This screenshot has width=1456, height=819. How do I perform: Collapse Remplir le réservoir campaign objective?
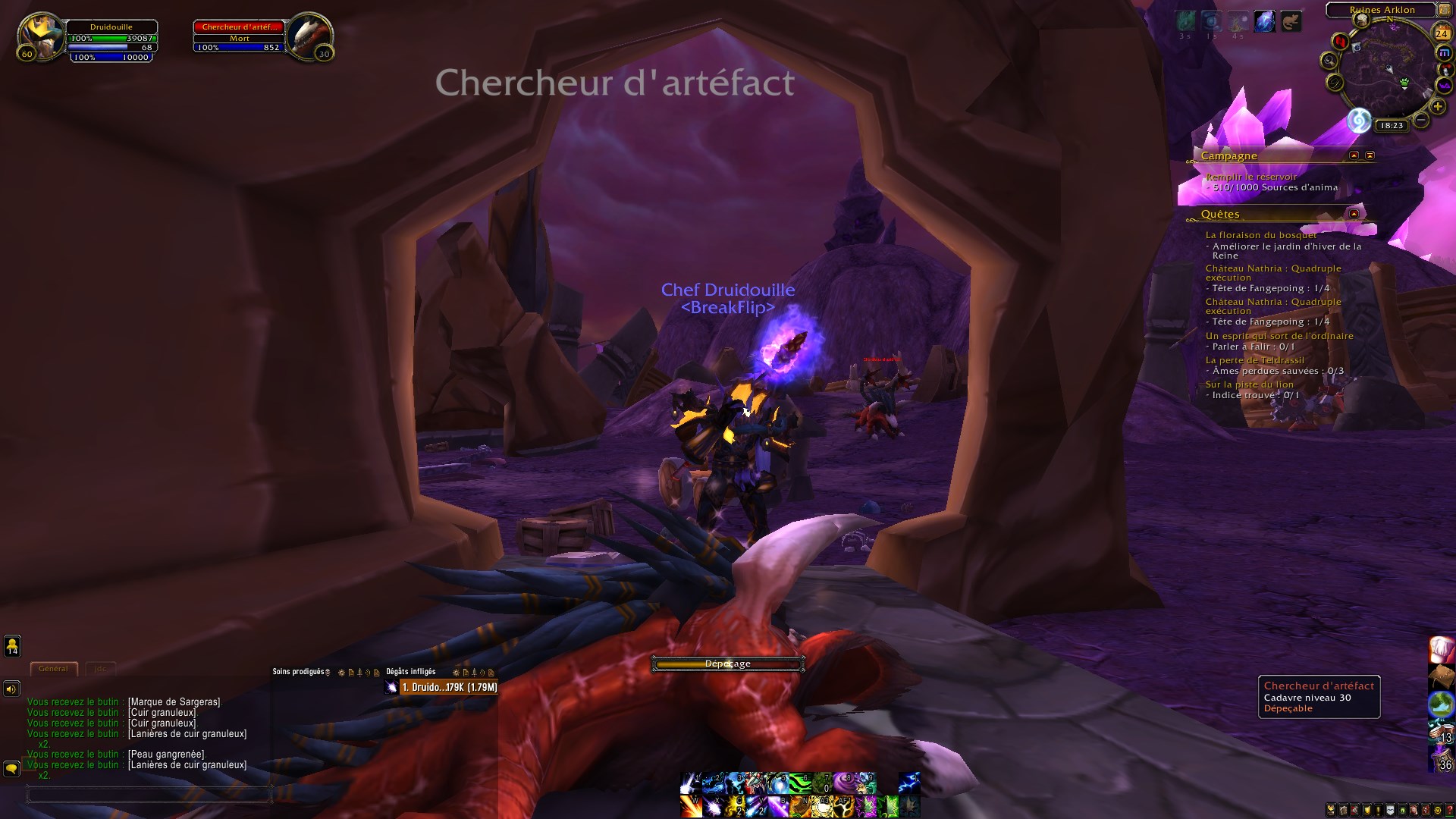click(x=1252, y=175)
